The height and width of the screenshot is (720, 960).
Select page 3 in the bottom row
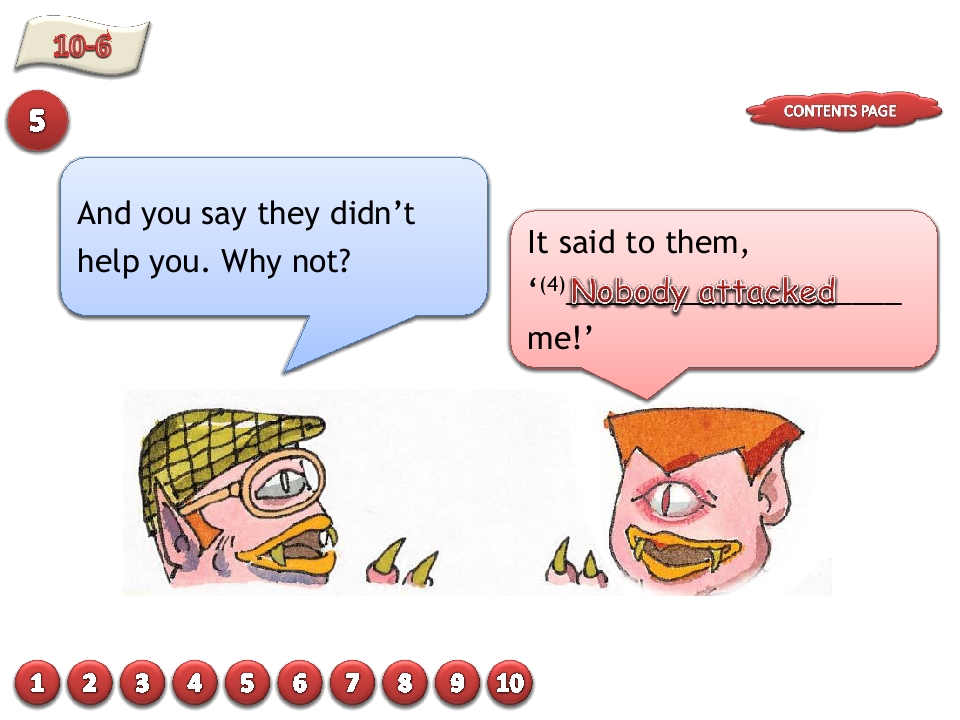[x=142, y=684]
